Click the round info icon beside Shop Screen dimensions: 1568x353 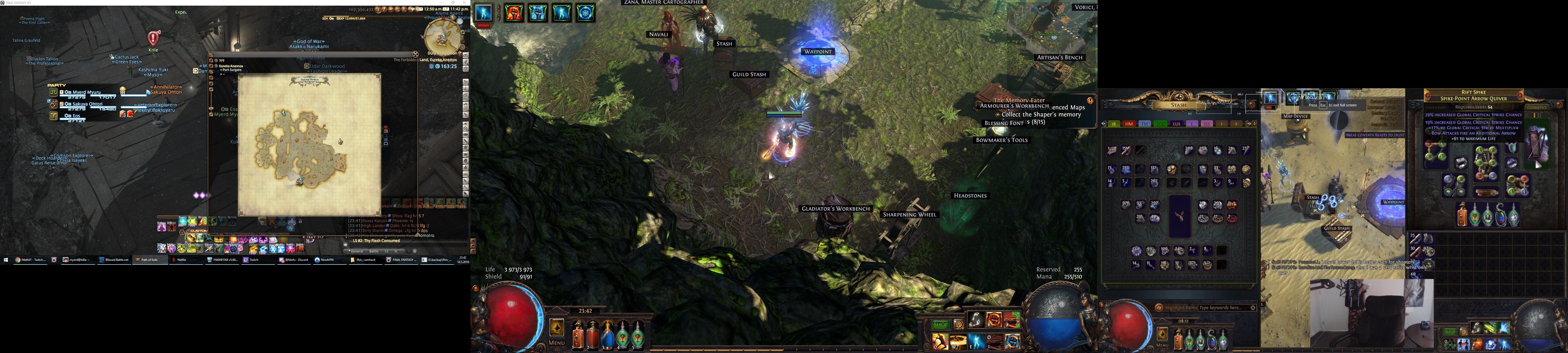[958, 324]
